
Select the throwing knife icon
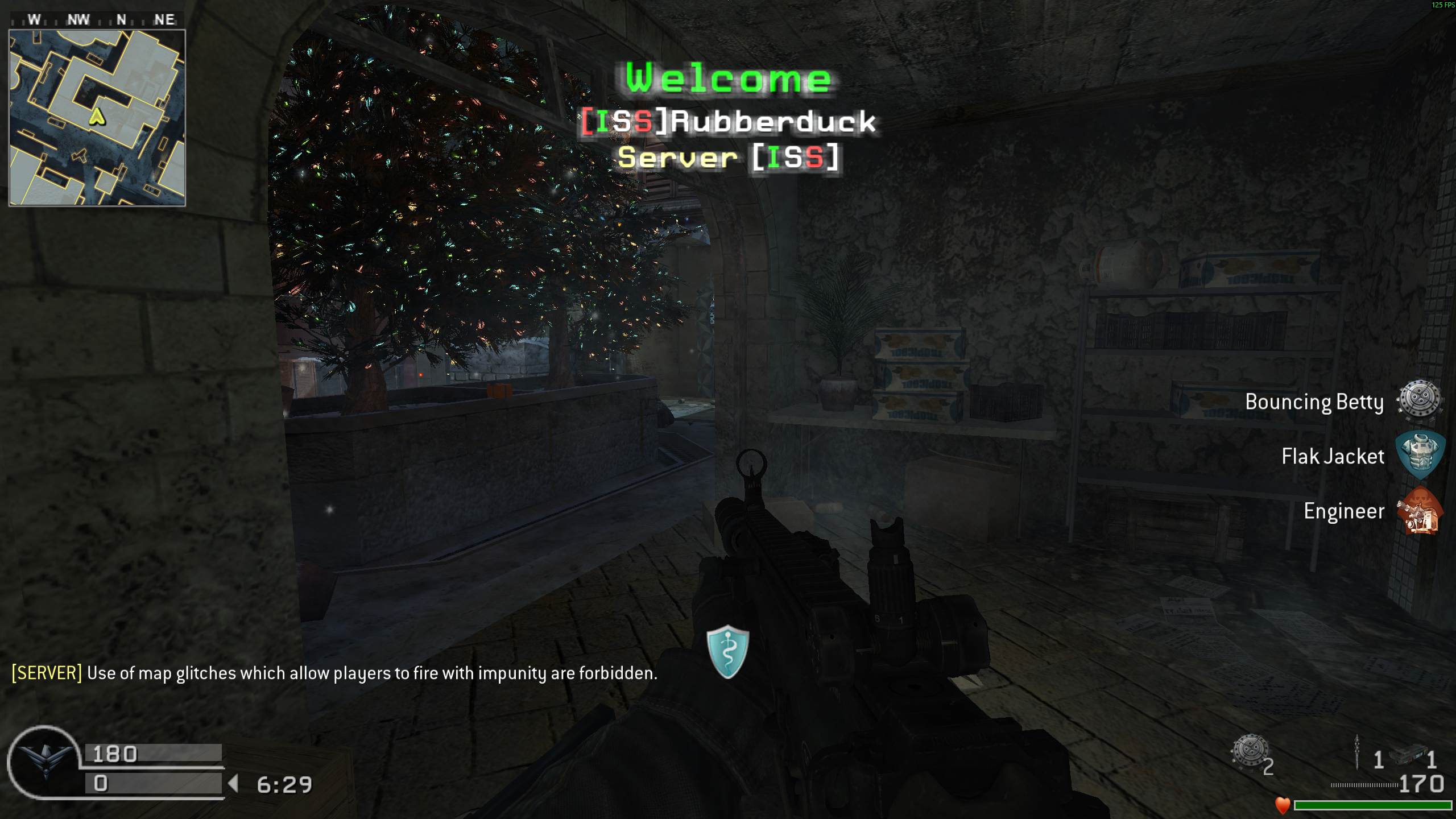[1357, 752]
